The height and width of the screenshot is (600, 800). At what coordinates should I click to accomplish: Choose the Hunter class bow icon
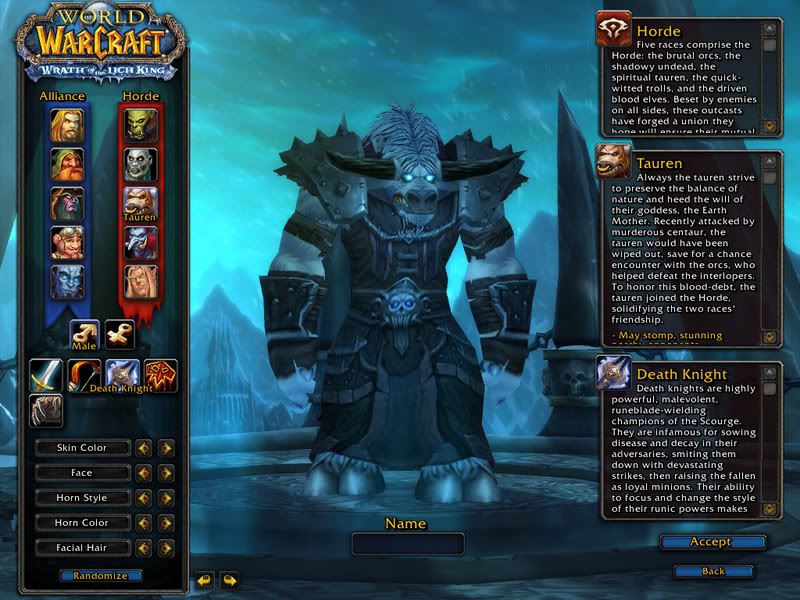pos(84,375)
